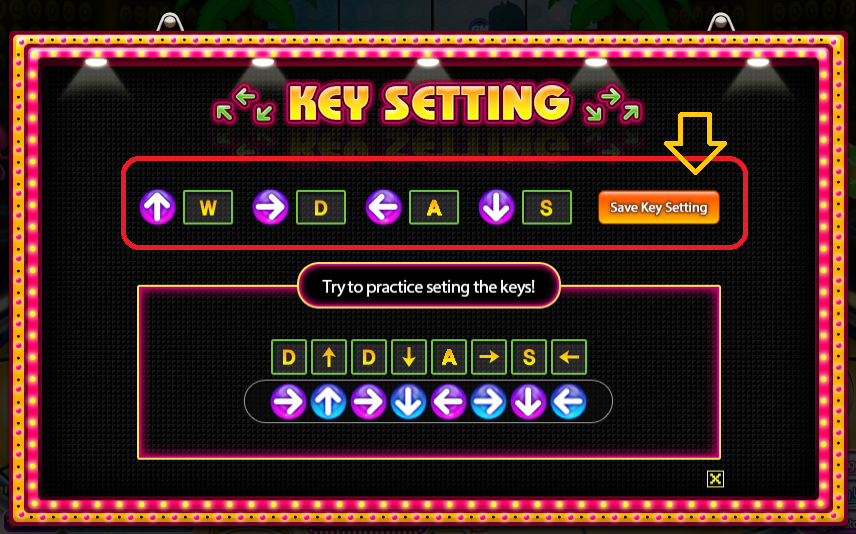Image resolution: width=856 pixels, height=534 pixels.
Task: Select the D key binding box
Action: click(x=321, y=208)
